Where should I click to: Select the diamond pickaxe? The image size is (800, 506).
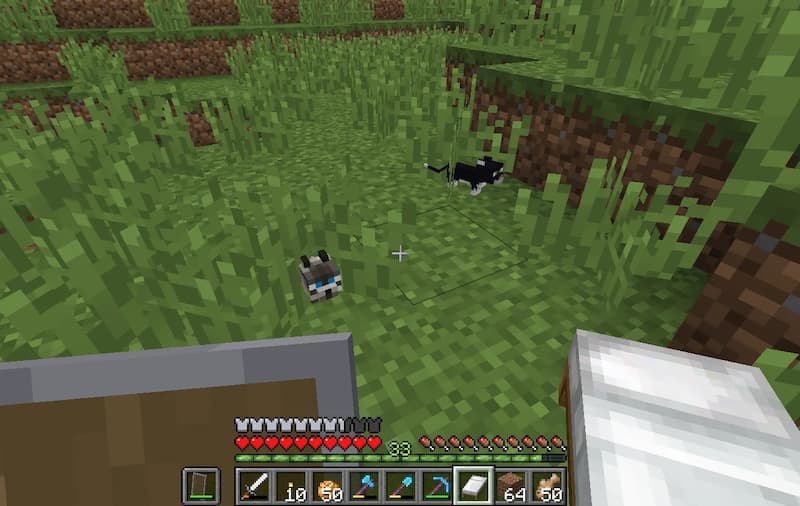pos(436,486)
